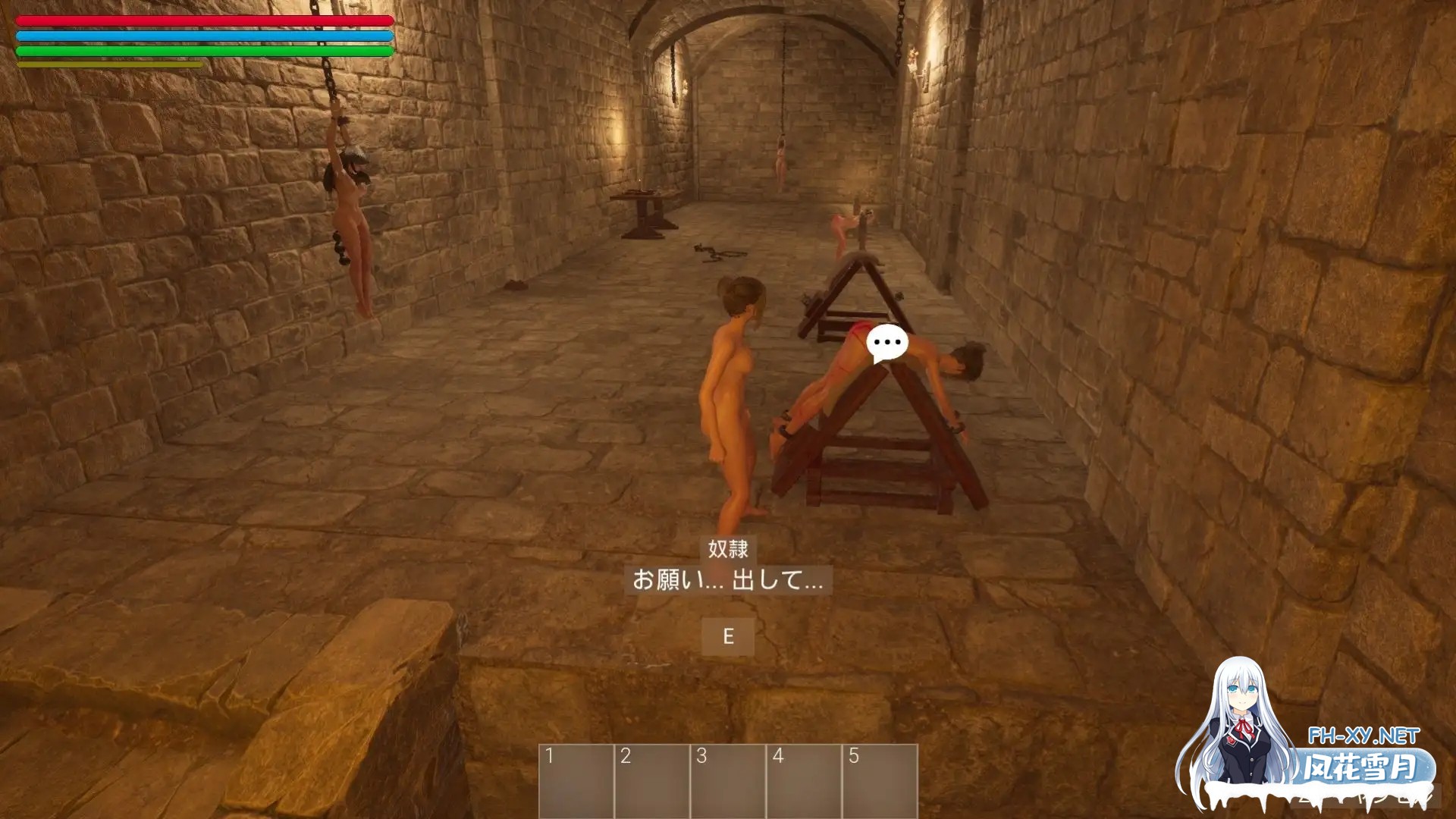
Task: Activate hotbar slot 3
Action: 728,781
